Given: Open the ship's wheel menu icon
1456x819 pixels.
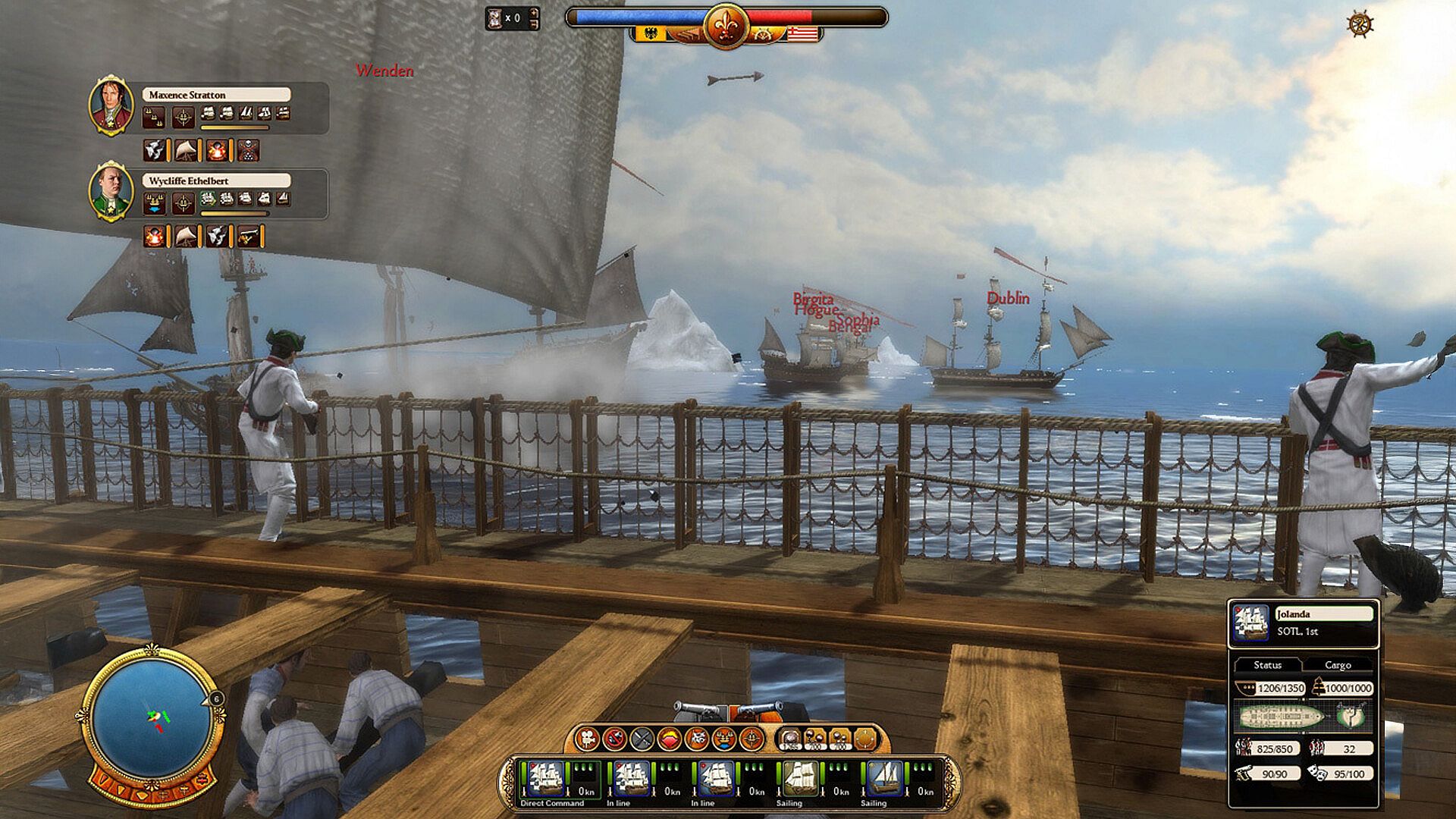Looking at the screenshot, I should 1360,24.
